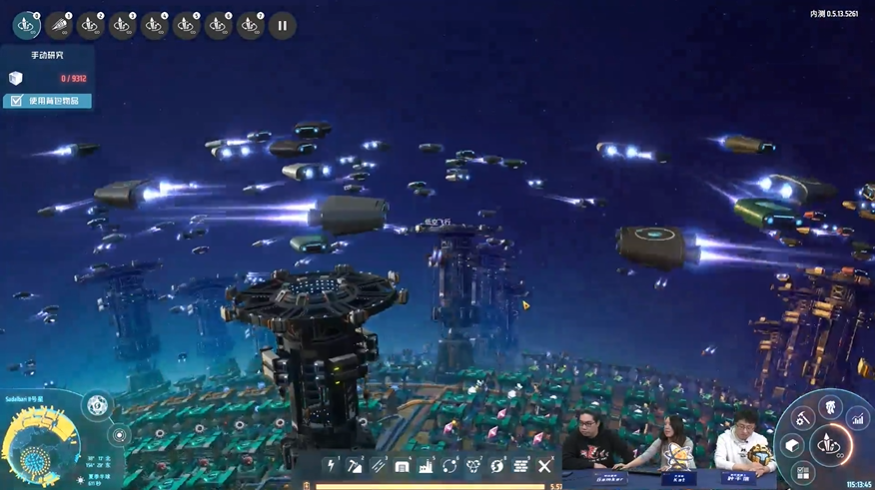Select the research queue slot numbered 7

[x=250, y=25]
